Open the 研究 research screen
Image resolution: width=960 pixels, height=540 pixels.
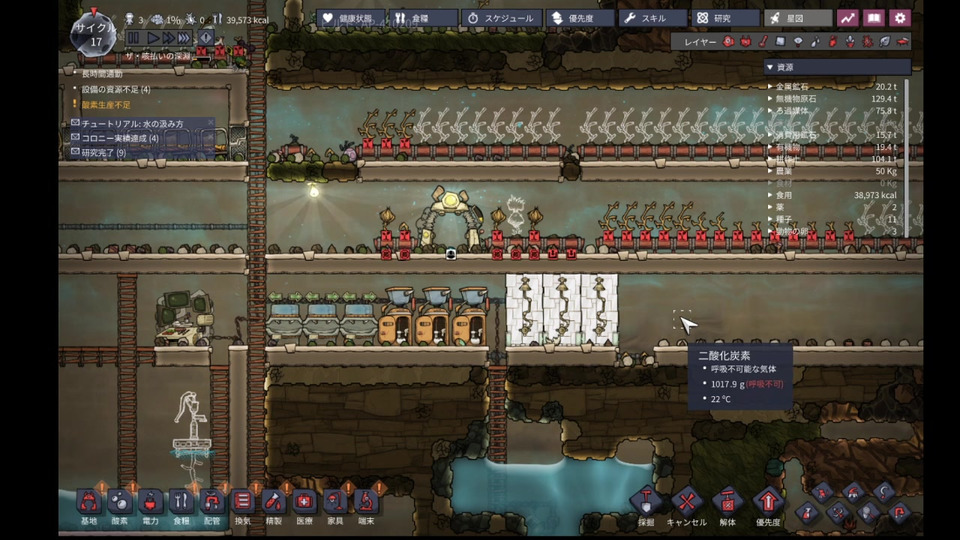(726, 18)
